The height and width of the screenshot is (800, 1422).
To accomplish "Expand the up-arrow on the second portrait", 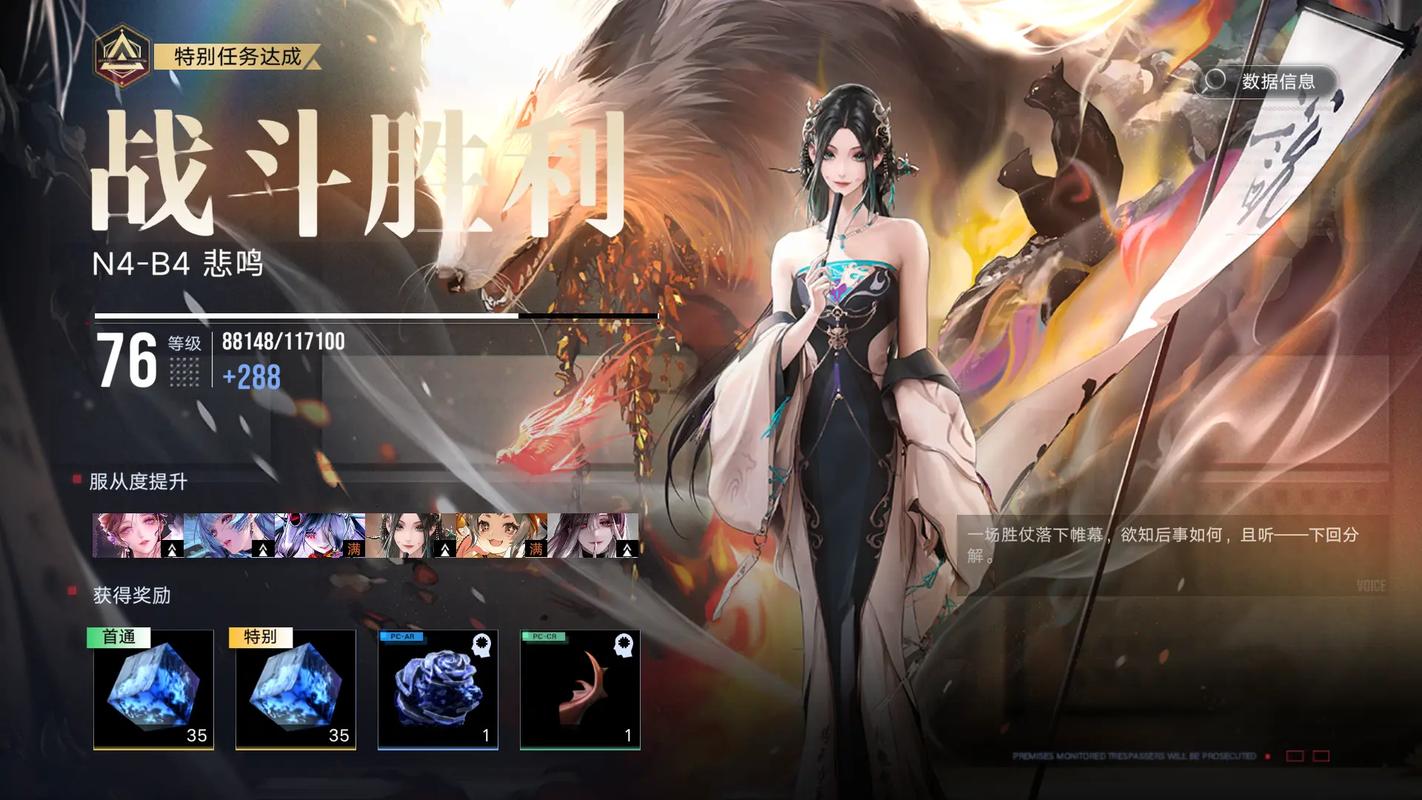I will click(x=262, y=548).
